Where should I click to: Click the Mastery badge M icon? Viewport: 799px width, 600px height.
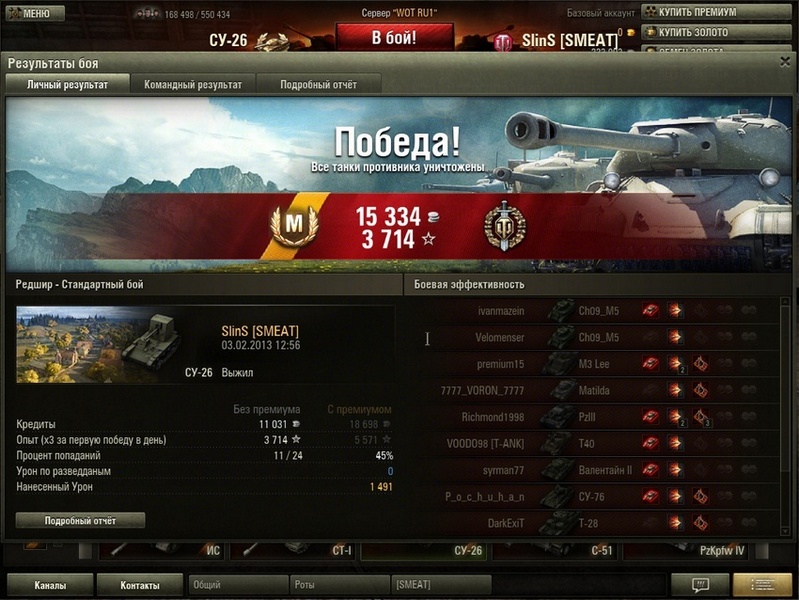pyautogui.click(x=293, y=226)
